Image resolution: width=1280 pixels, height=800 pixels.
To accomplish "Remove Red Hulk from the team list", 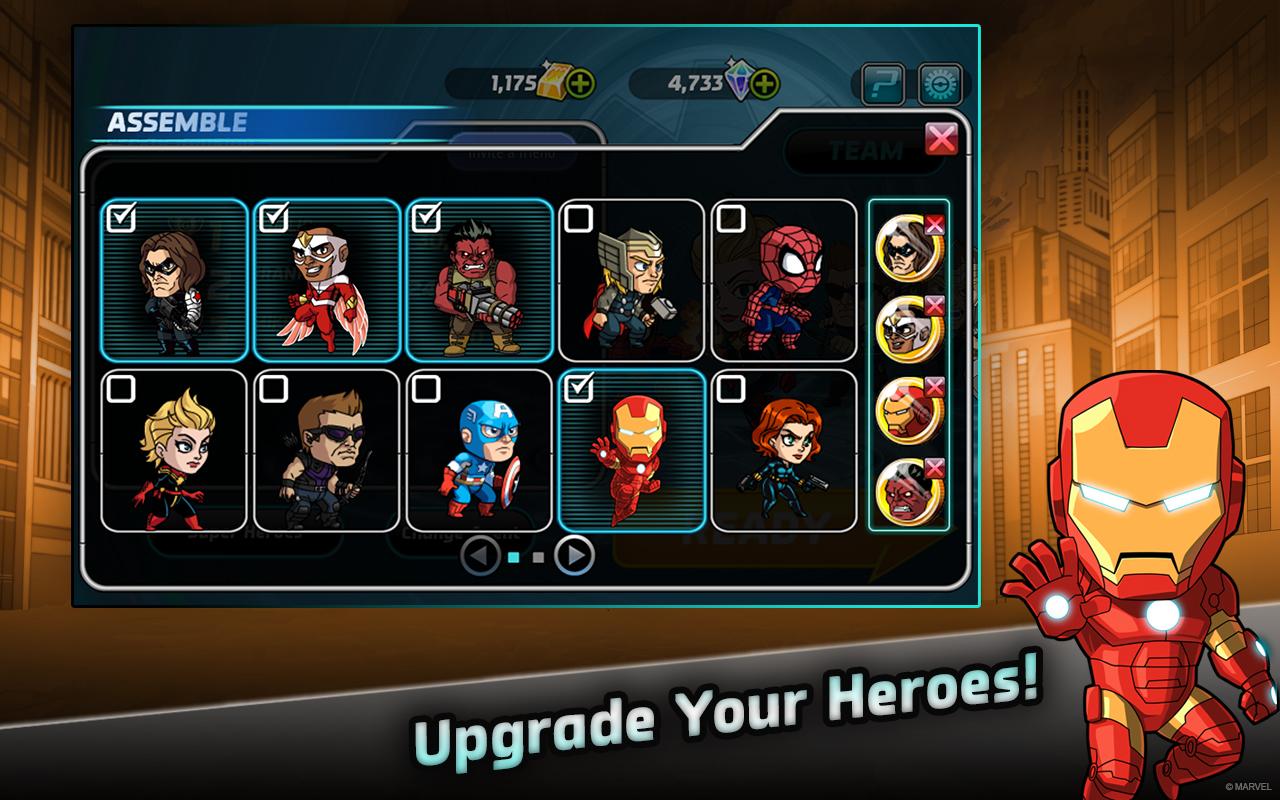I will click(935, 468).
